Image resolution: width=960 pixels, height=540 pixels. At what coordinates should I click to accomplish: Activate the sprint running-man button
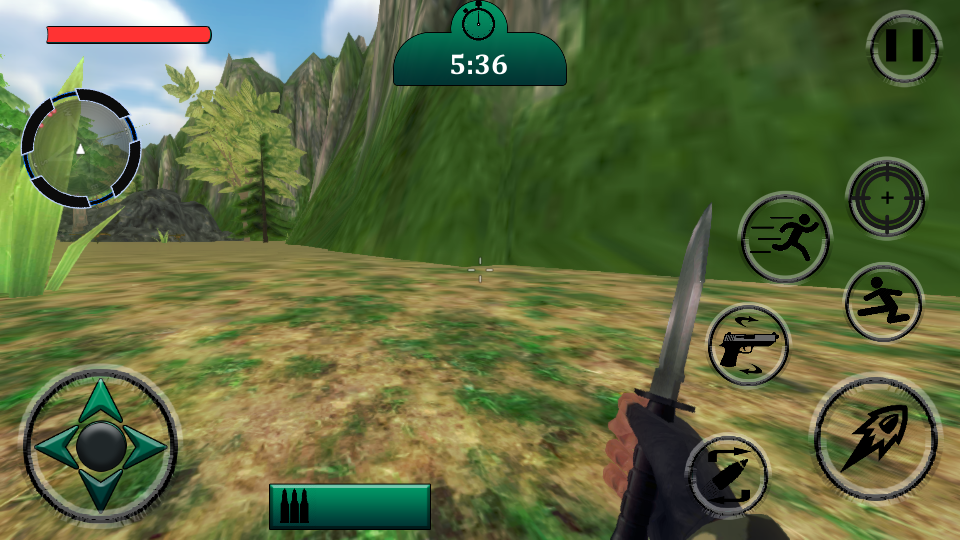point(785,238)
